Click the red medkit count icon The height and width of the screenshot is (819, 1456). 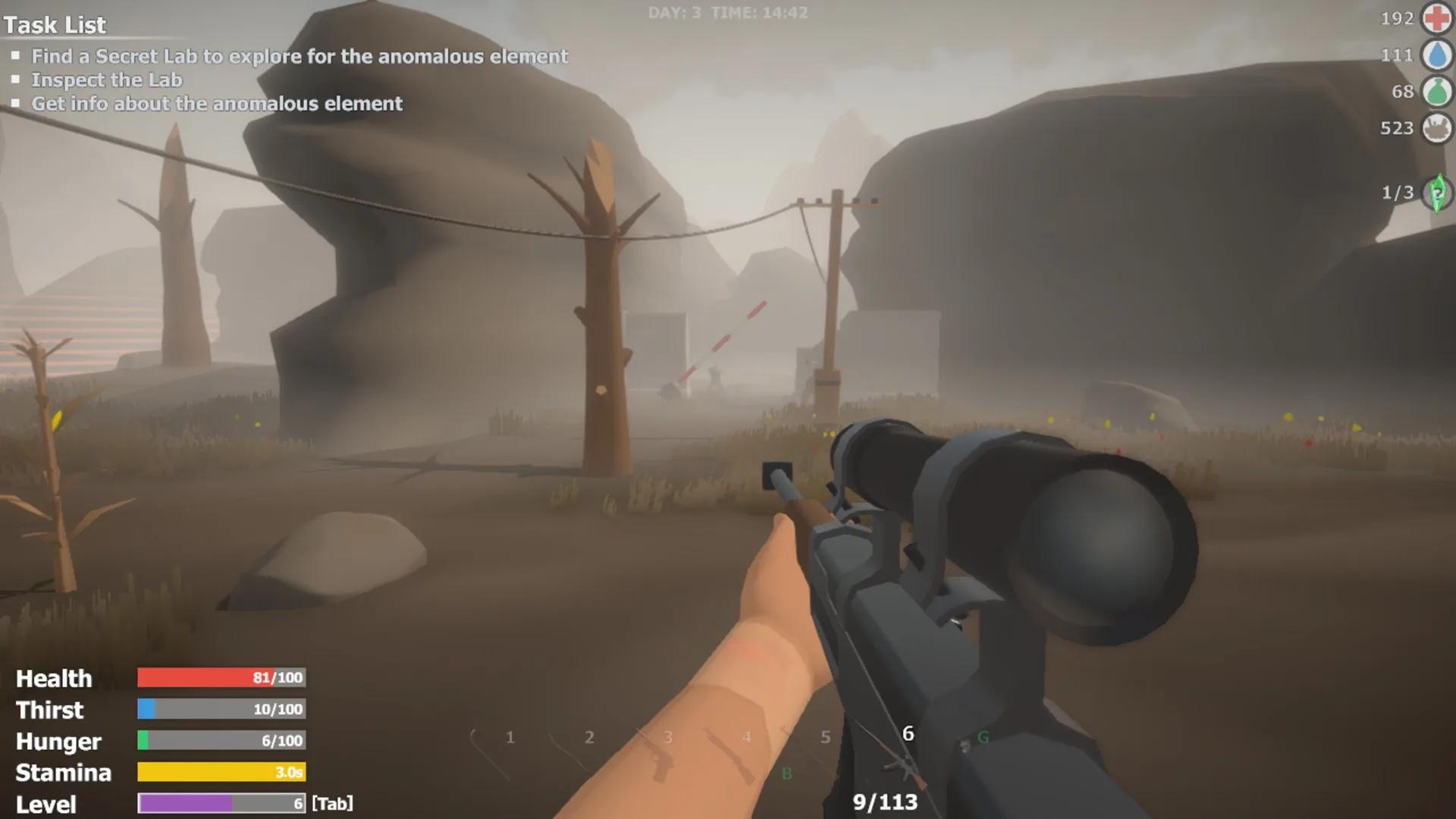1436,18
